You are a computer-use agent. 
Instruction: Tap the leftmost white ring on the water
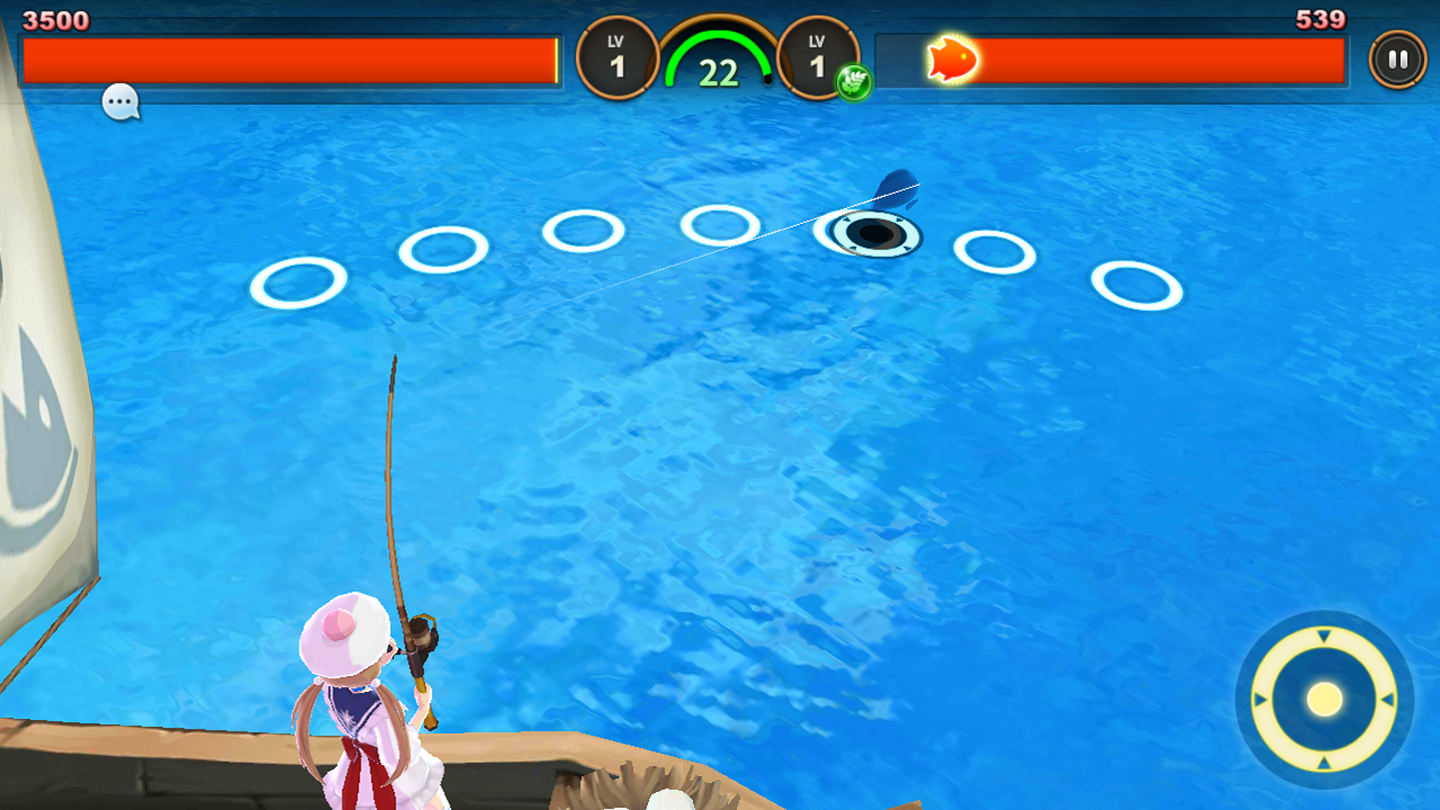[298, 283]
